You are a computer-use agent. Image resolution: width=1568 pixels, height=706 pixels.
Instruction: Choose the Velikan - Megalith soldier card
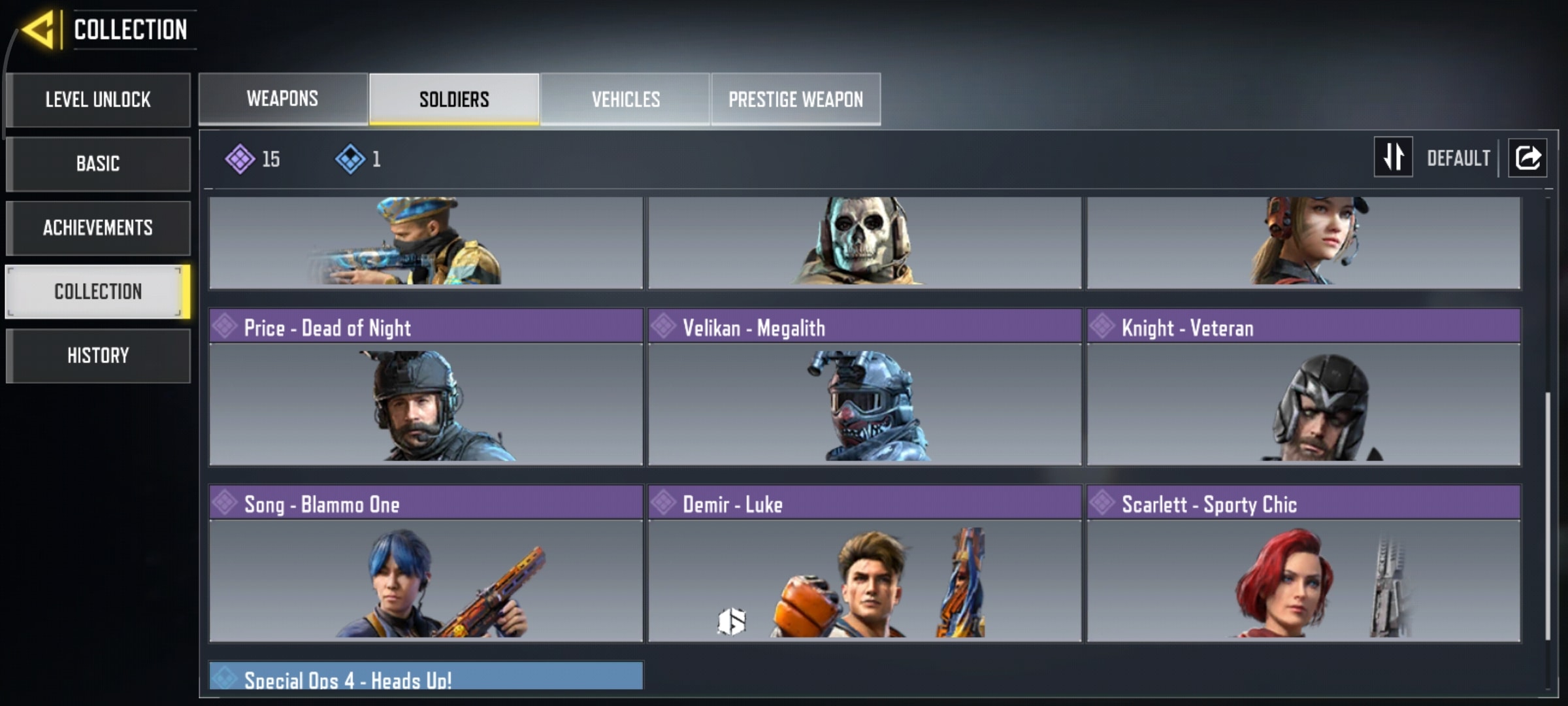click(x=864, y=387)
